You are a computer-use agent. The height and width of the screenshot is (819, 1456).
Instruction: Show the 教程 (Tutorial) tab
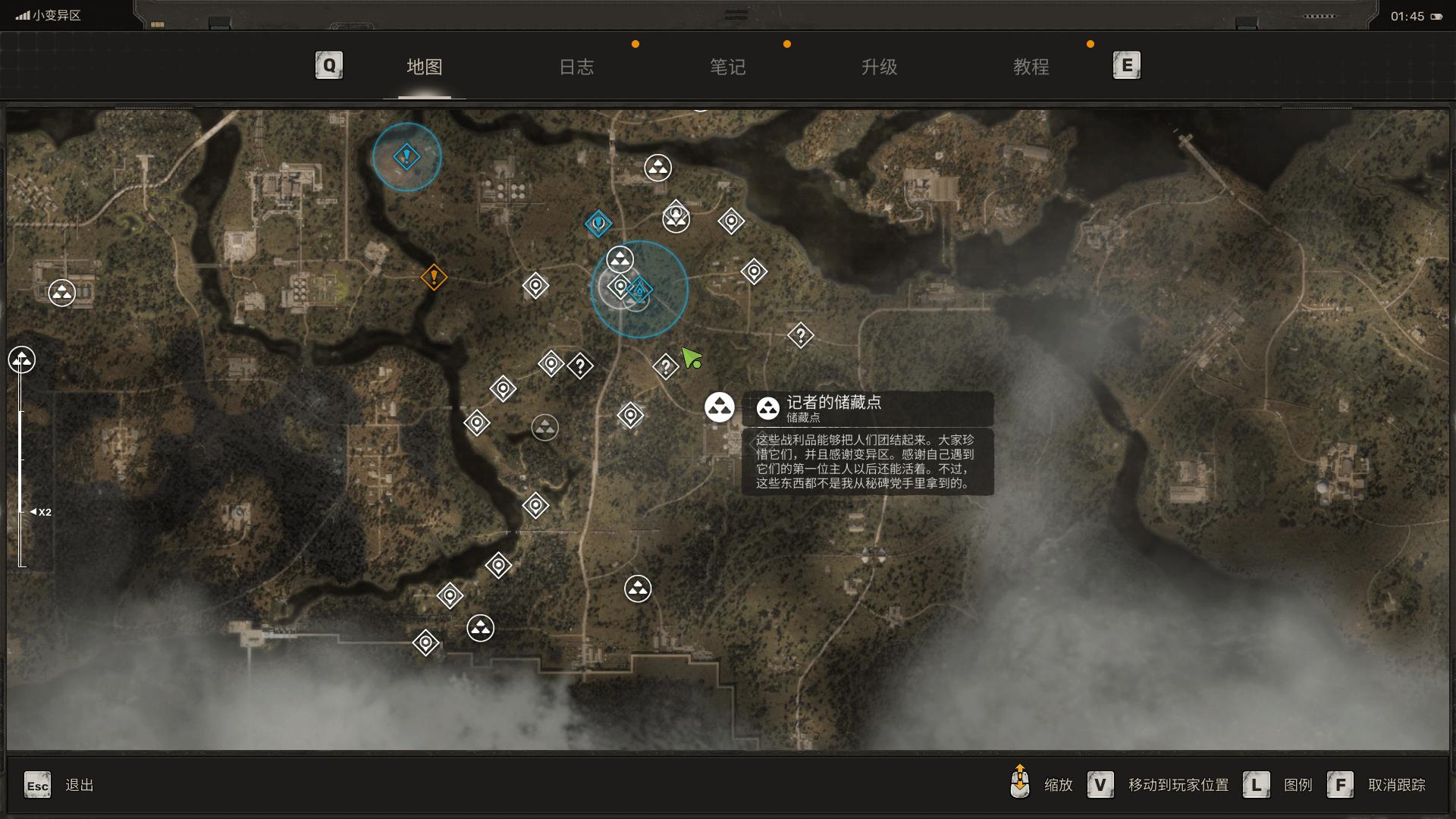click(1031, 67)
